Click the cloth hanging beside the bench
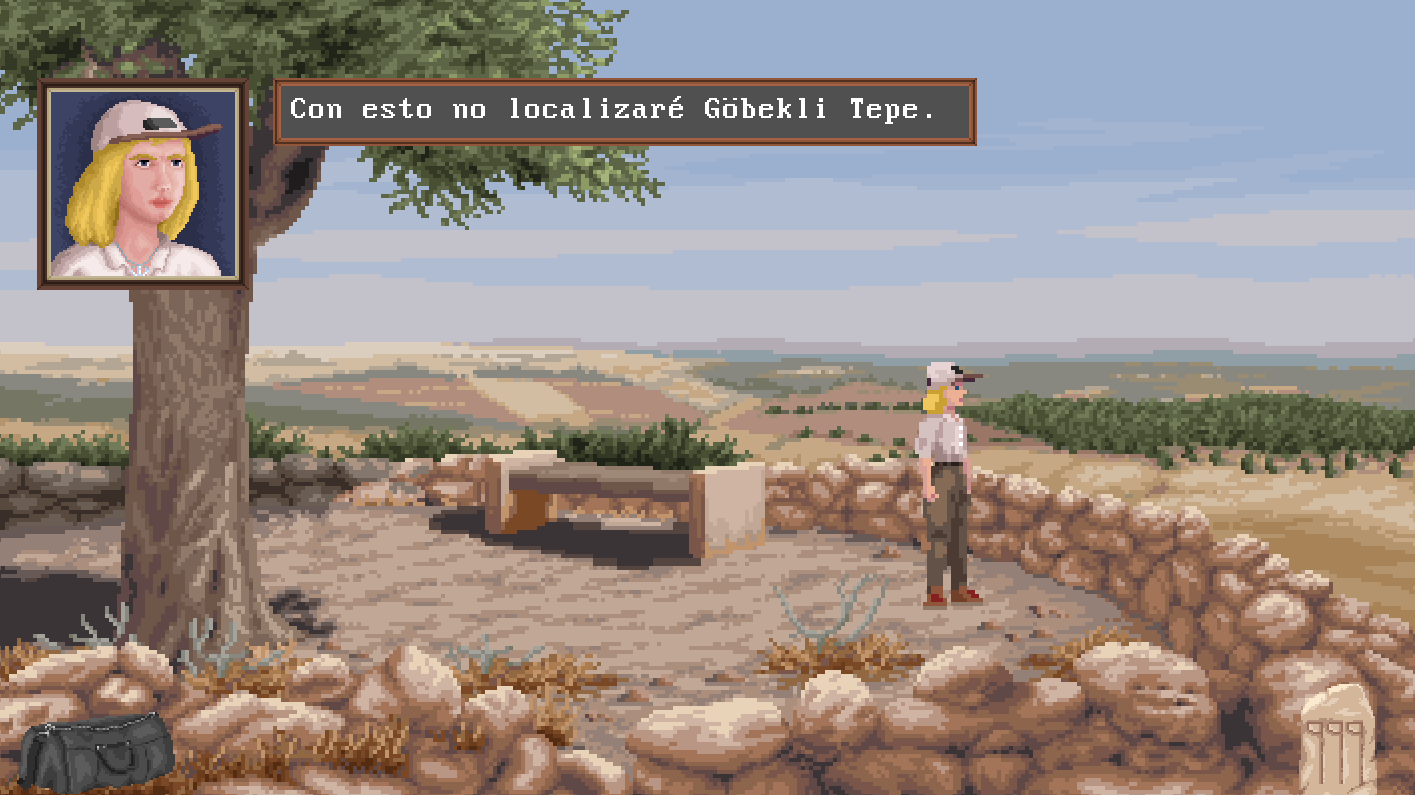This screenshot has height=795, width=1415. tap(732, 505)
